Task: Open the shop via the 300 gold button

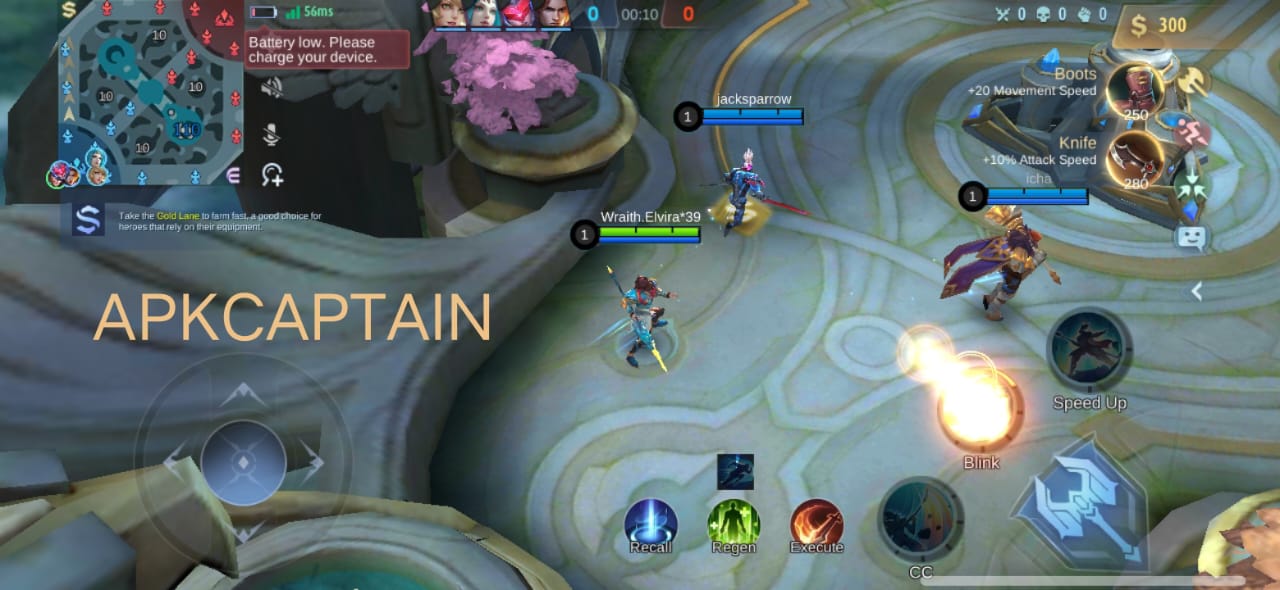Action: point(1159,25)
